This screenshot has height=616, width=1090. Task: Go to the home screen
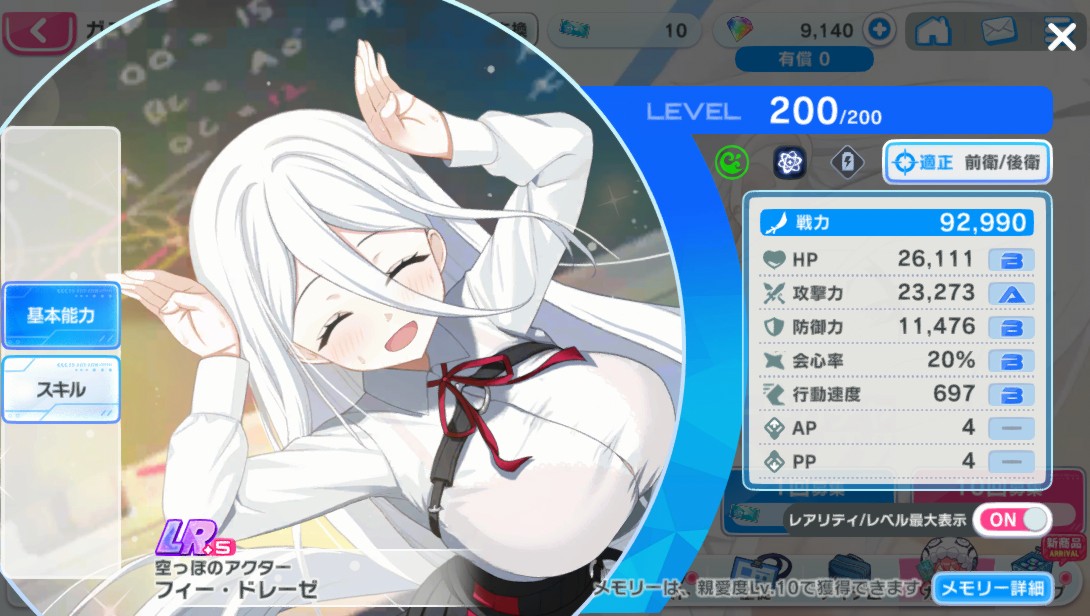point(932,31)
